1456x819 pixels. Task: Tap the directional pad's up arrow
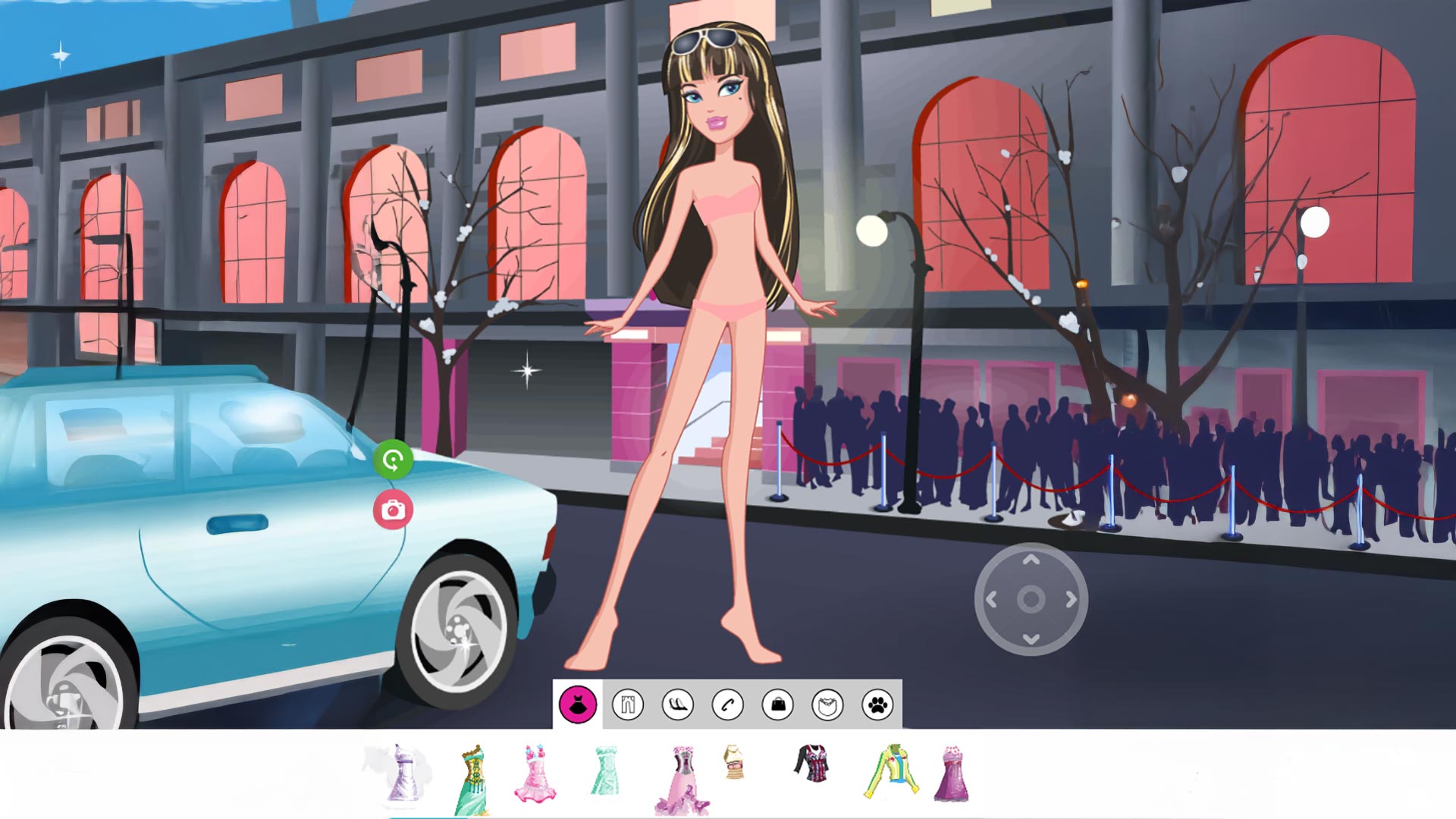[x=1031, y=560]
